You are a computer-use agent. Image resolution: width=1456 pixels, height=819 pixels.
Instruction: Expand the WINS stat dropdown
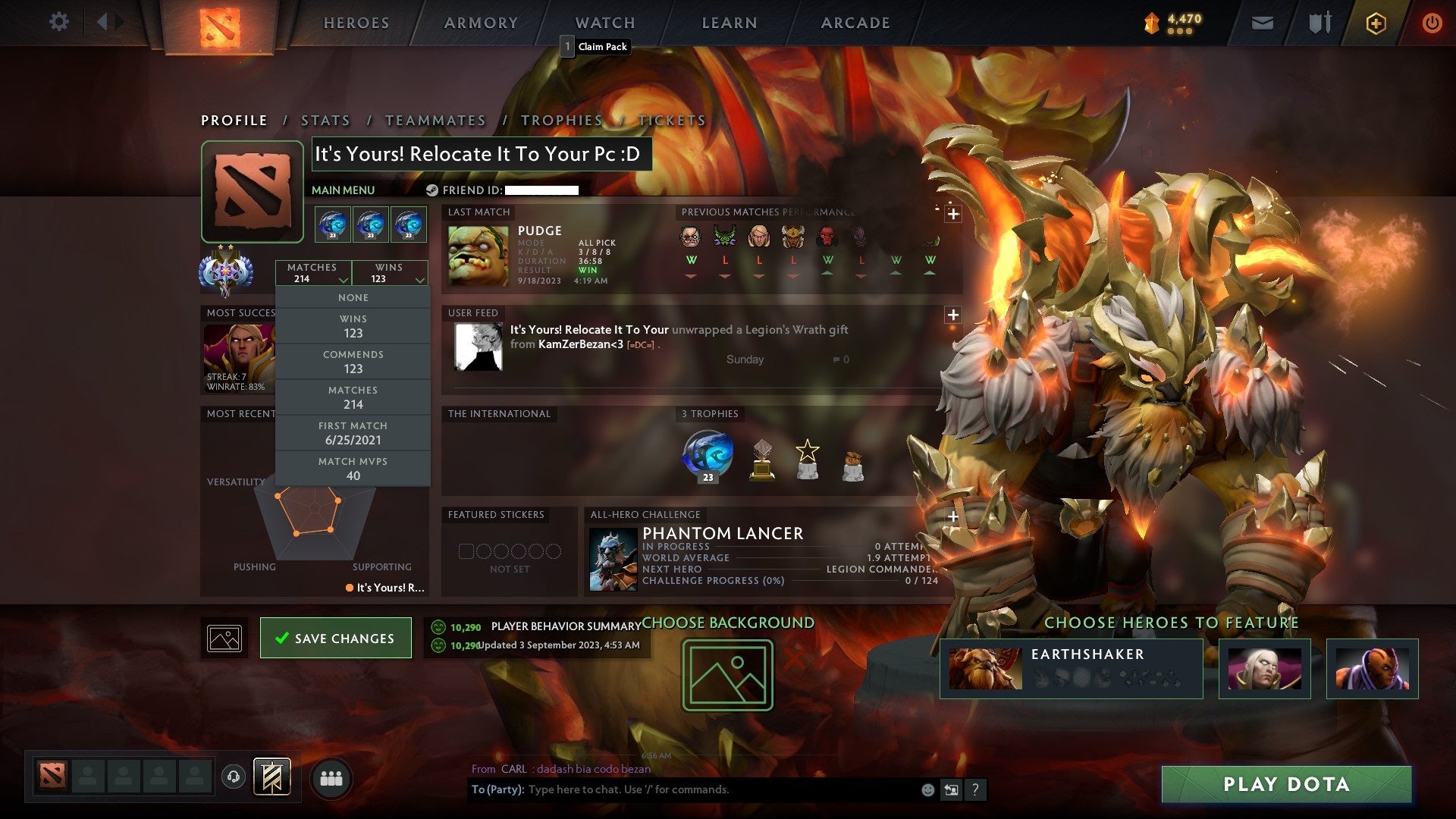pos(389,273)
